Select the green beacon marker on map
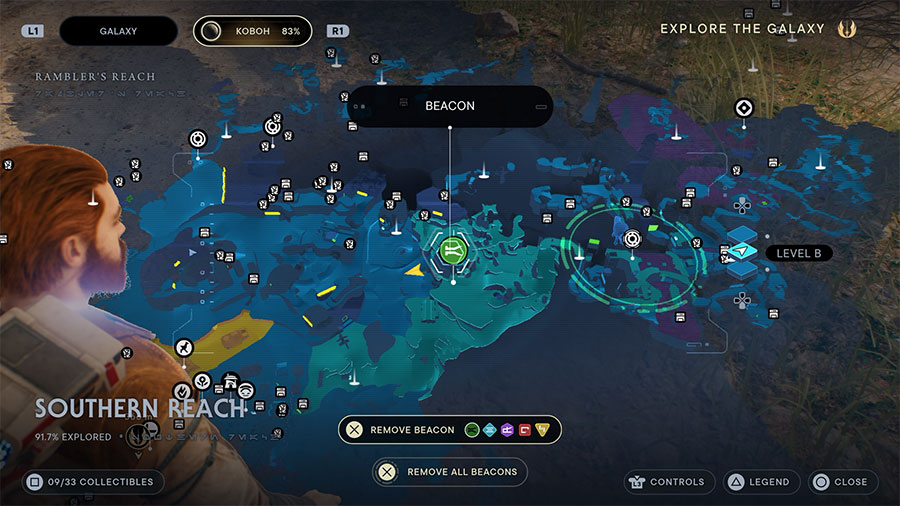900x506 pixels. pos(453,249)
